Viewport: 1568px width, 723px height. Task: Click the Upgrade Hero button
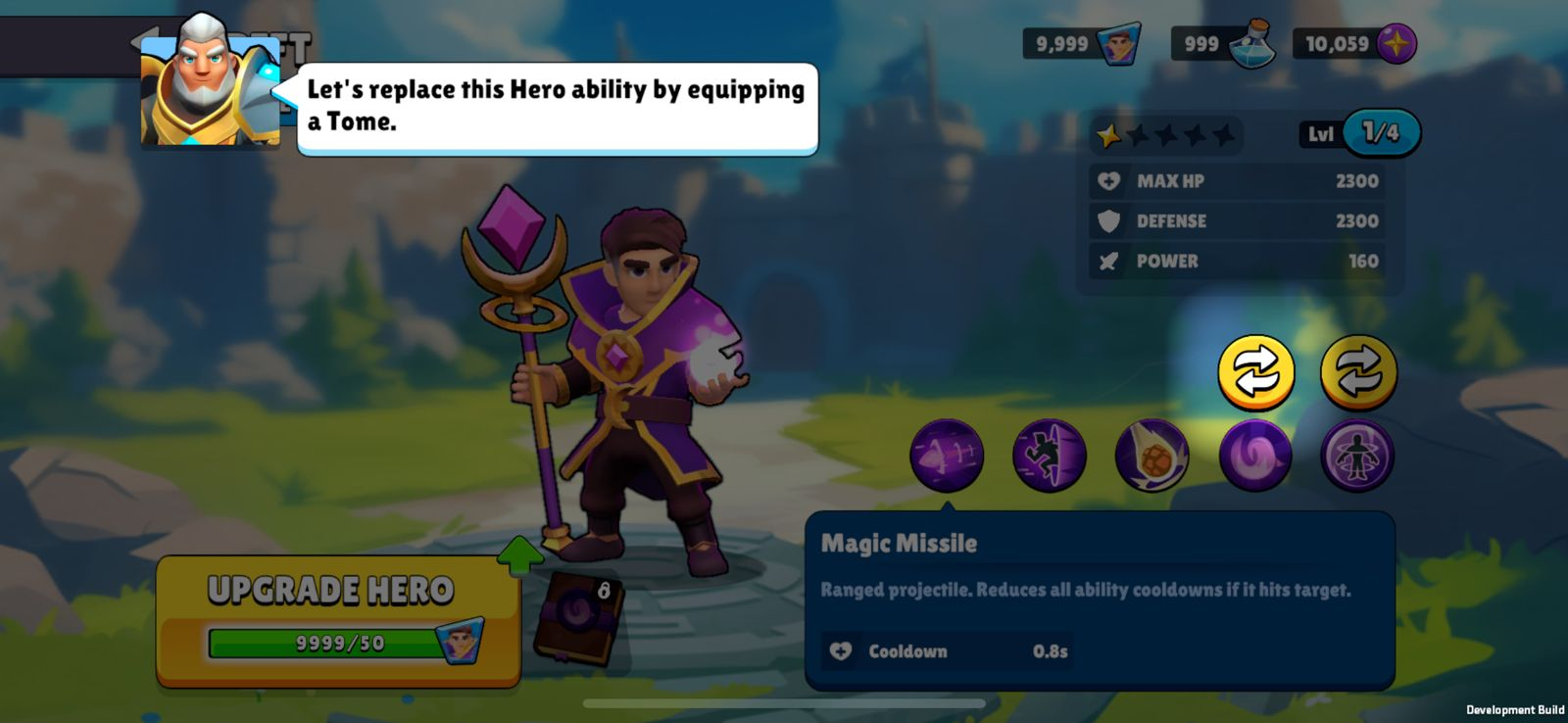point(337,619)
